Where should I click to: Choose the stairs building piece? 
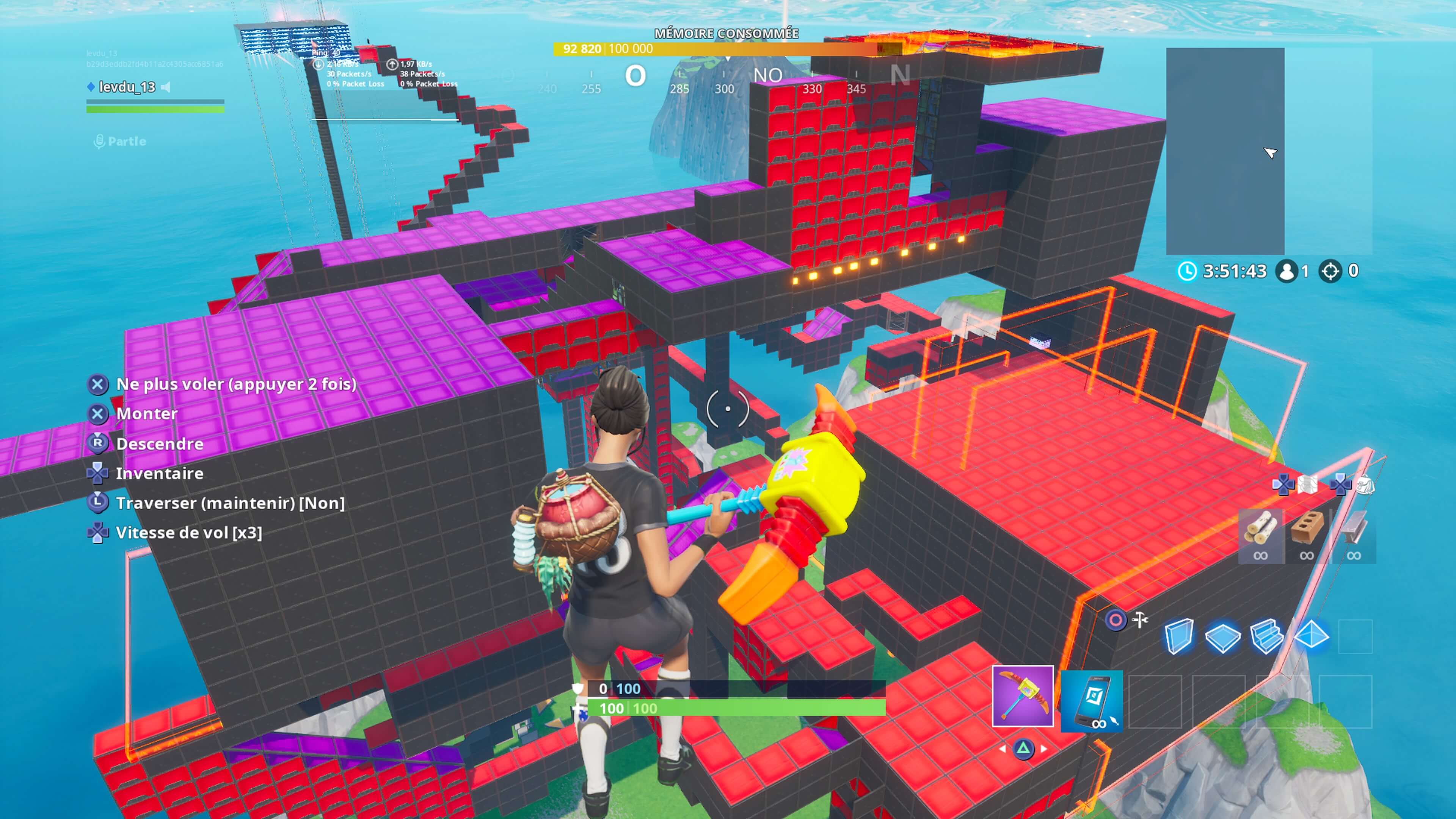click(1266, 637)
